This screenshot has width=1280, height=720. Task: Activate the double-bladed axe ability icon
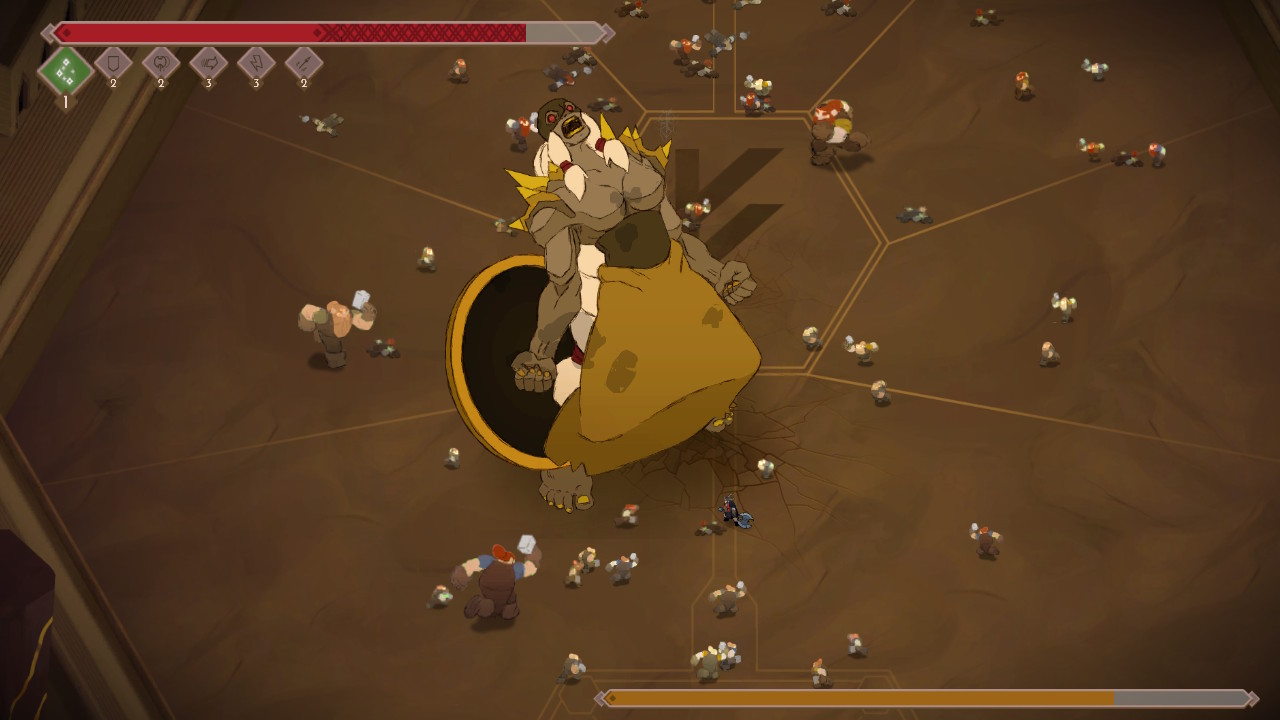(x=161, y=64)
